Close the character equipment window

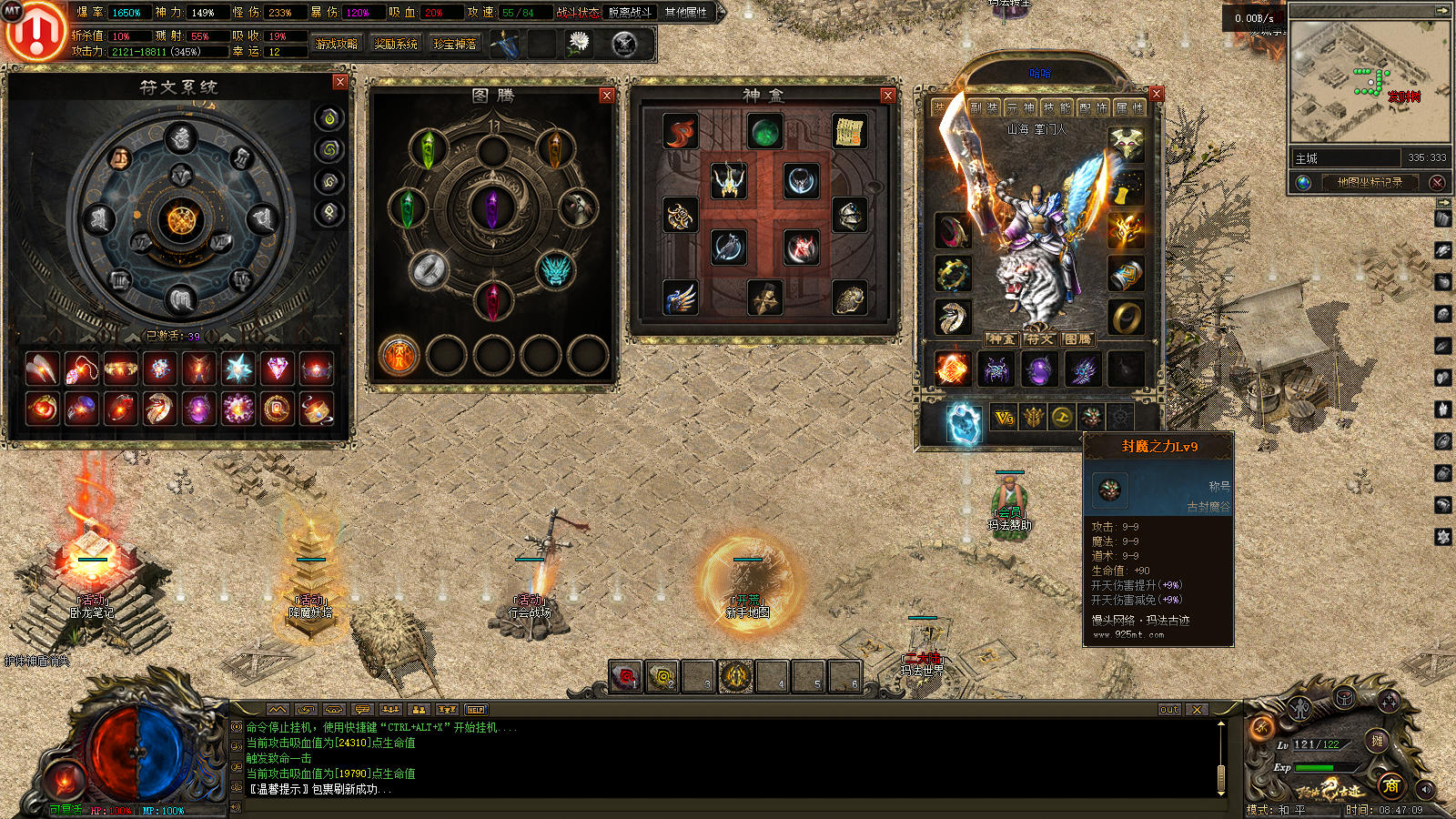tap(1156, 94)
